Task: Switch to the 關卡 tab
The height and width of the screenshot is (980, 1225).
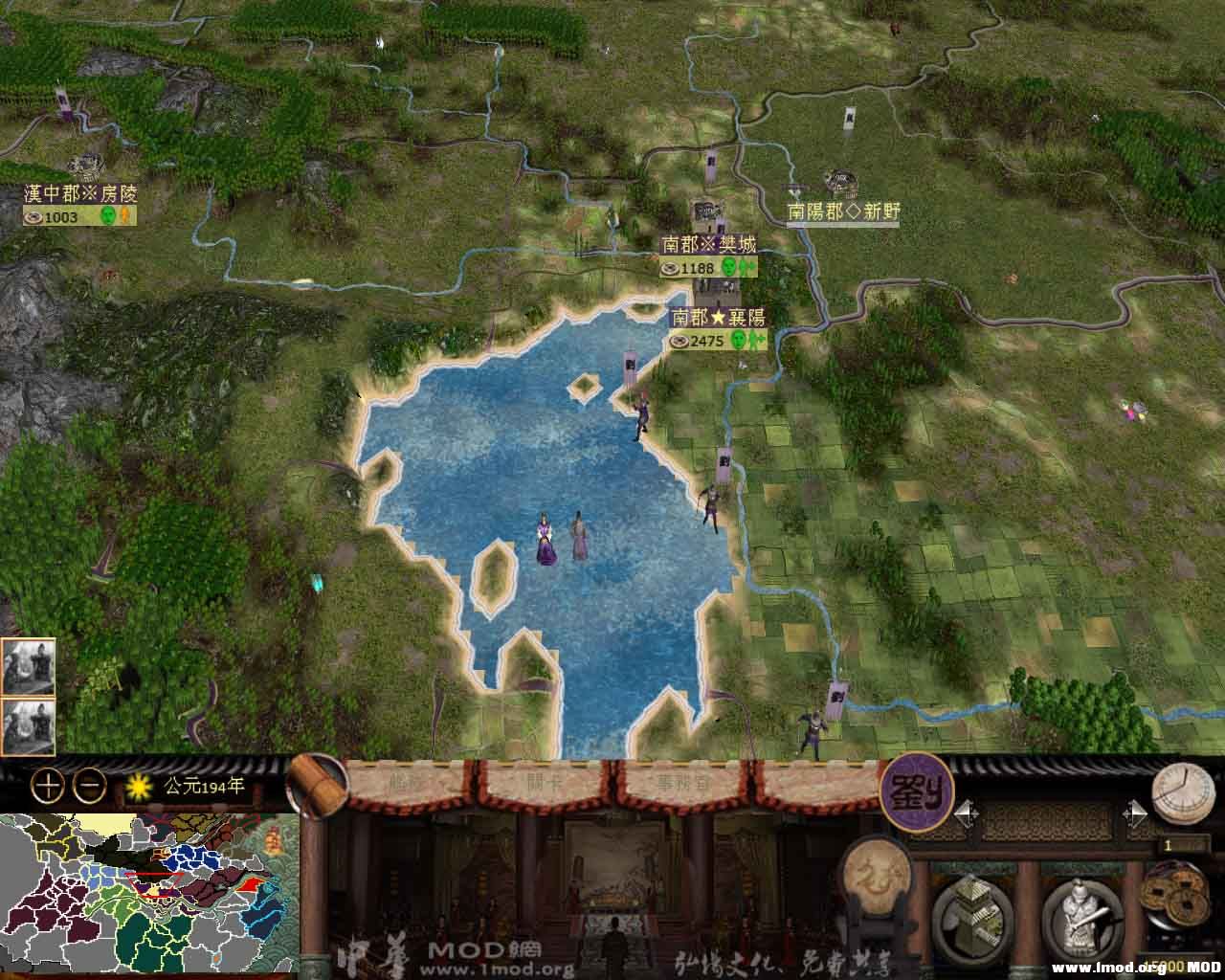Action: (x=544, y=780)
